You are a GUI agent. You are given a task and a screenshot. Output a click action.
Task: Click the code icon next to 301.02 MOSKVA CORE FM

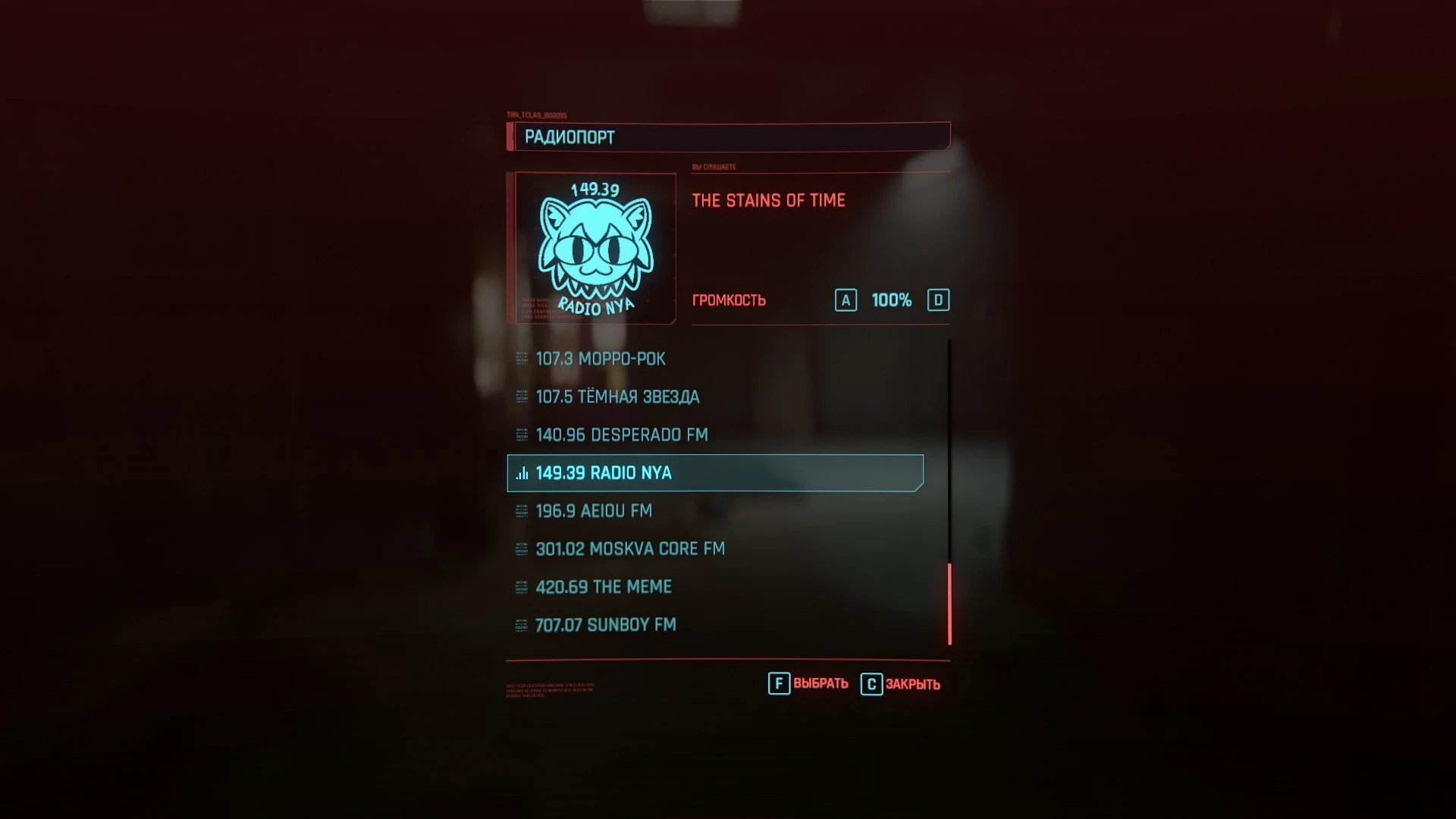521,549
